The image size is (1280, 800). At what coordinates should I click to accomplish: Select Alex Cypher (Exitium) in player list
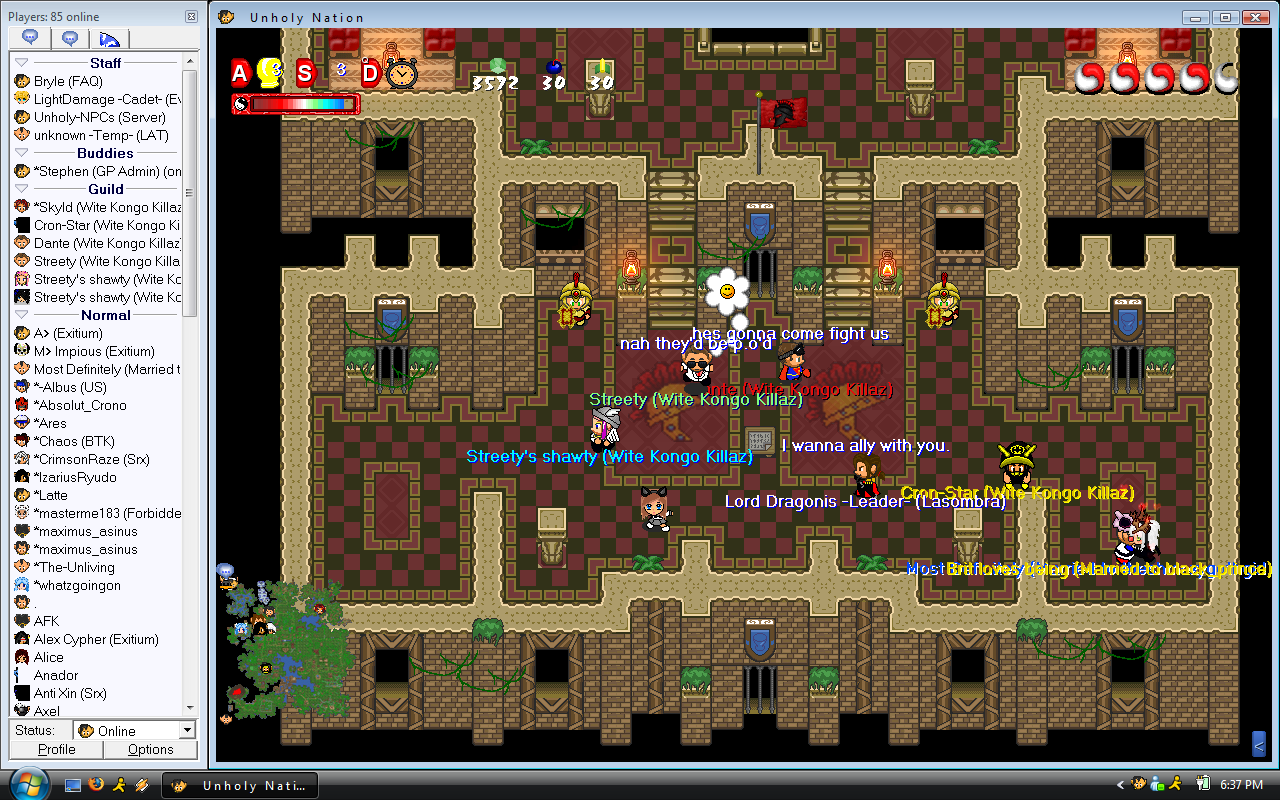[95, 639]
